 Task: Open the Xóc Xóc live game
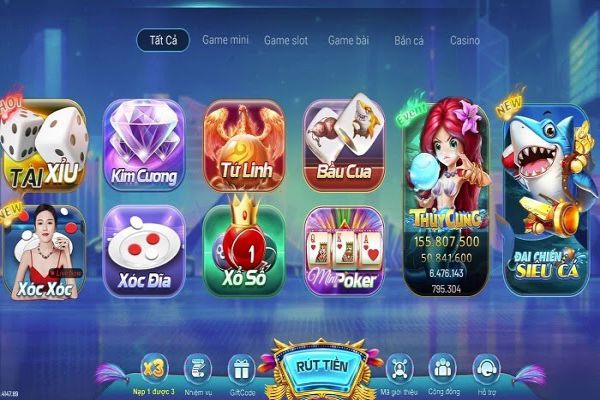click(x=43, y=252)
